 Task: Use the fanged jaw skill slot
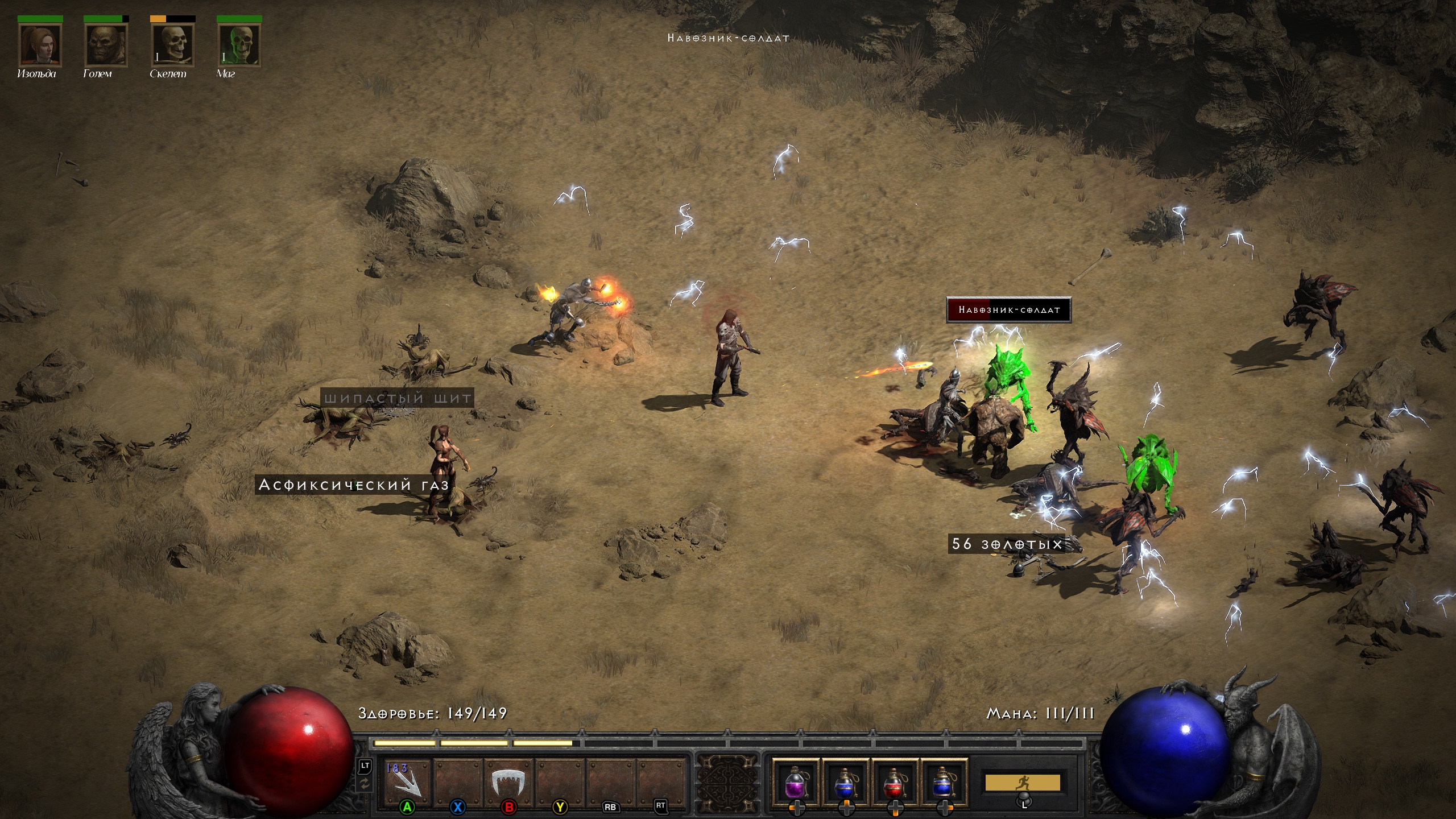(x=507, y=780)
